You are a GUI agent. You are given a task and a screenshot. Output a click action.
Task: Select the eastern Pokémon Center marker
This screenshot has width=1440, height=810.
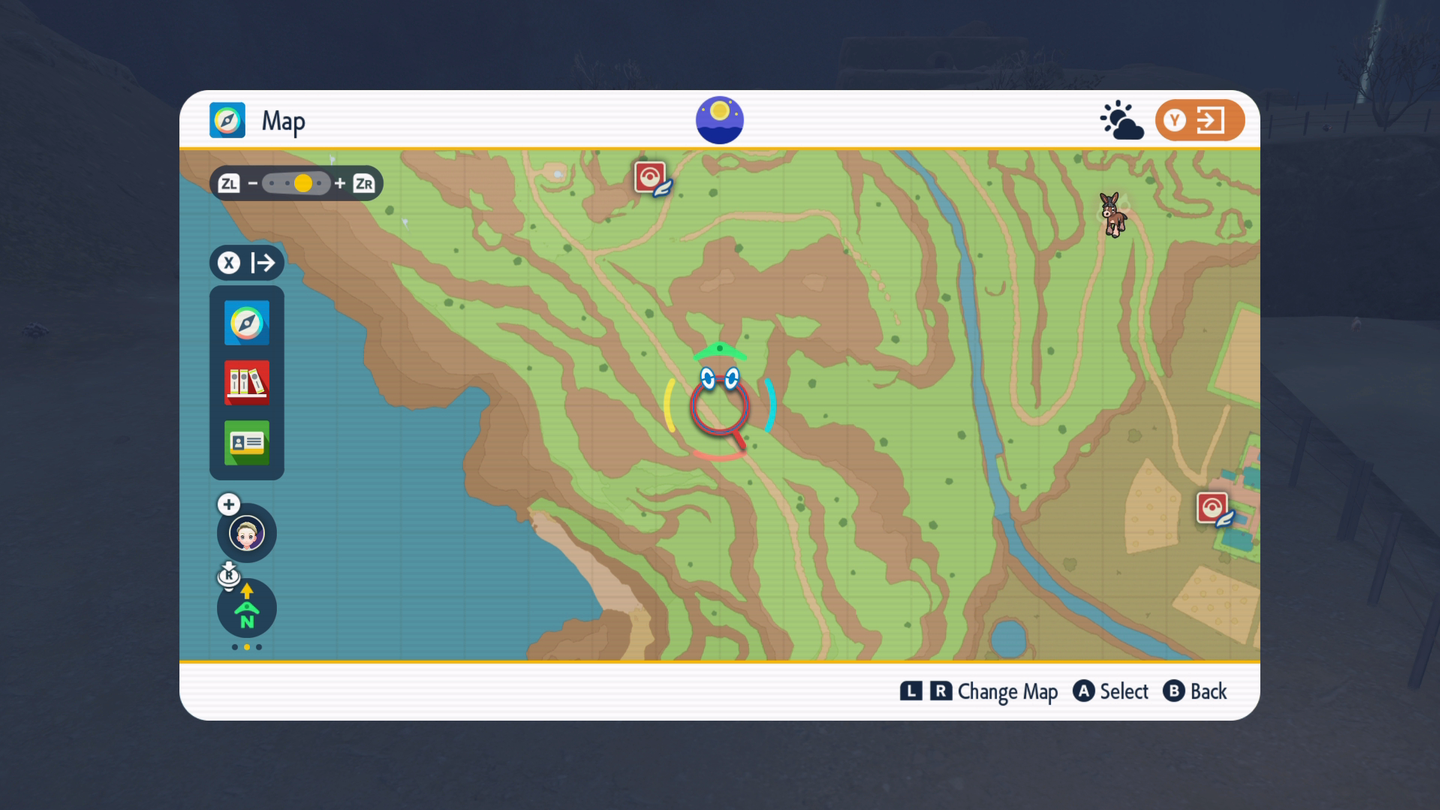click(x=1213, y=508)
